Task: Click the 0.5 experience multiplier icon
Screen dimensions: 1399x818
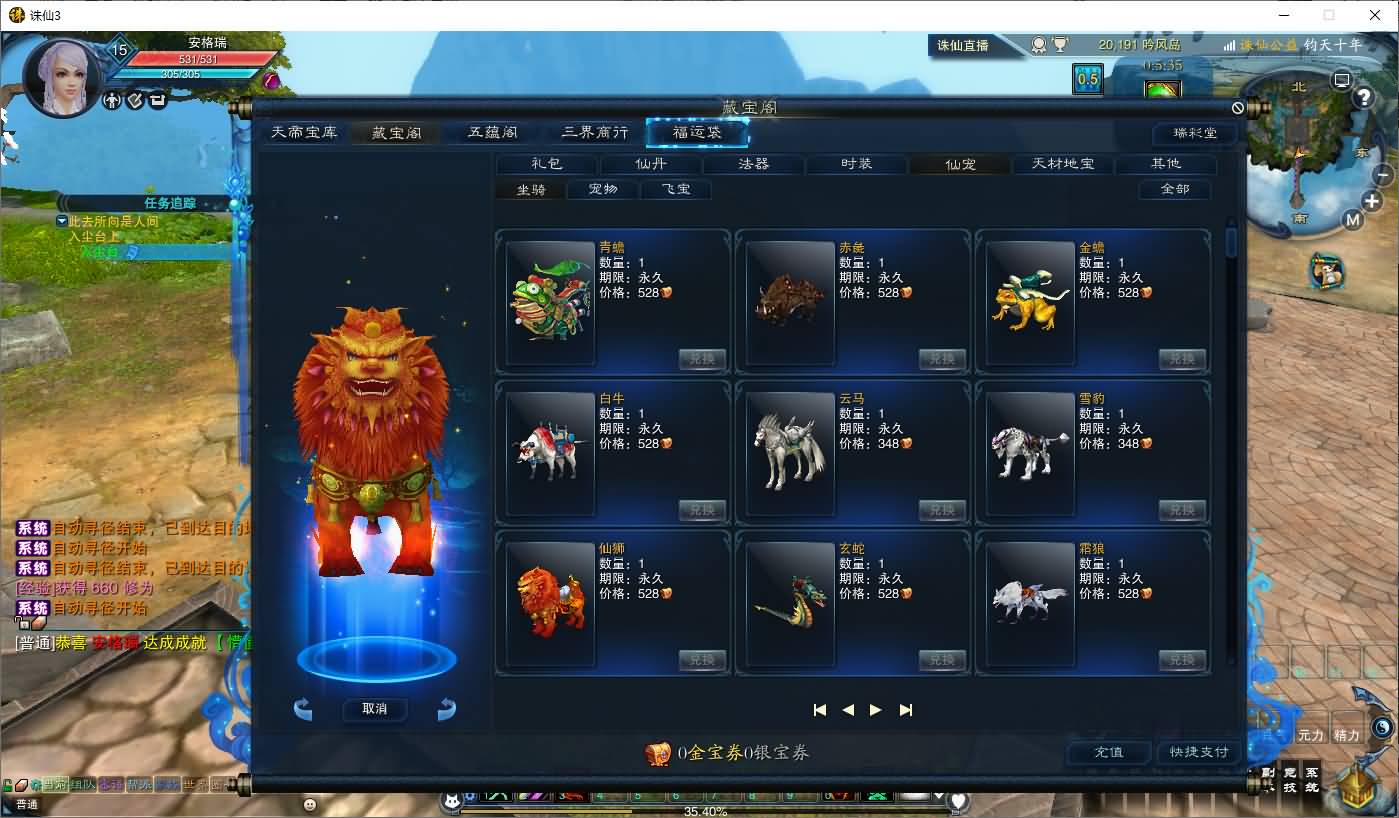Action: pos(1088,79)
